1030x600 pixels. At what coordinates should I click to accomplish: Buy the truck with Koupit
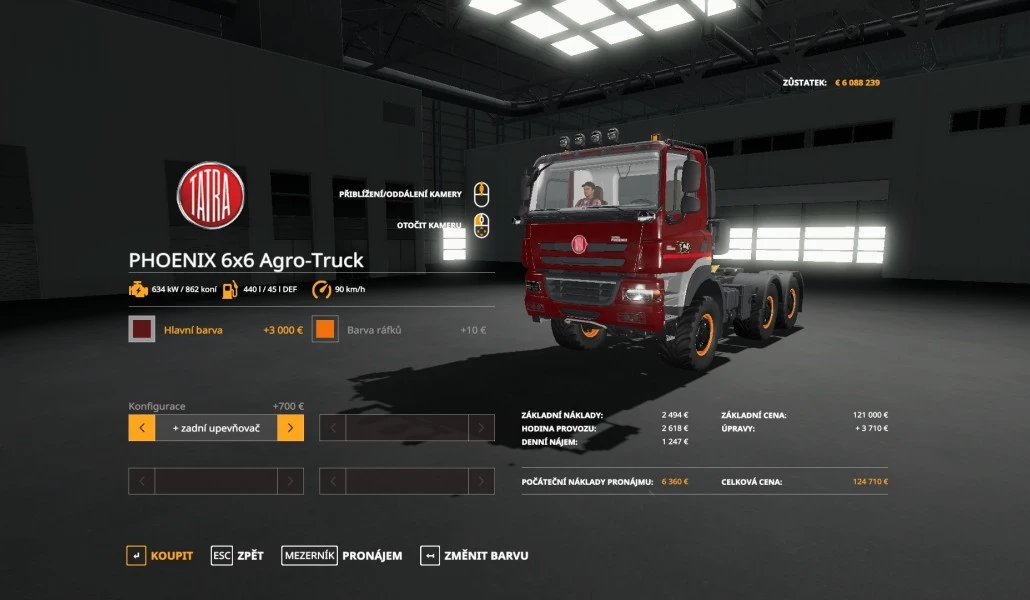[x=160, y=555]
